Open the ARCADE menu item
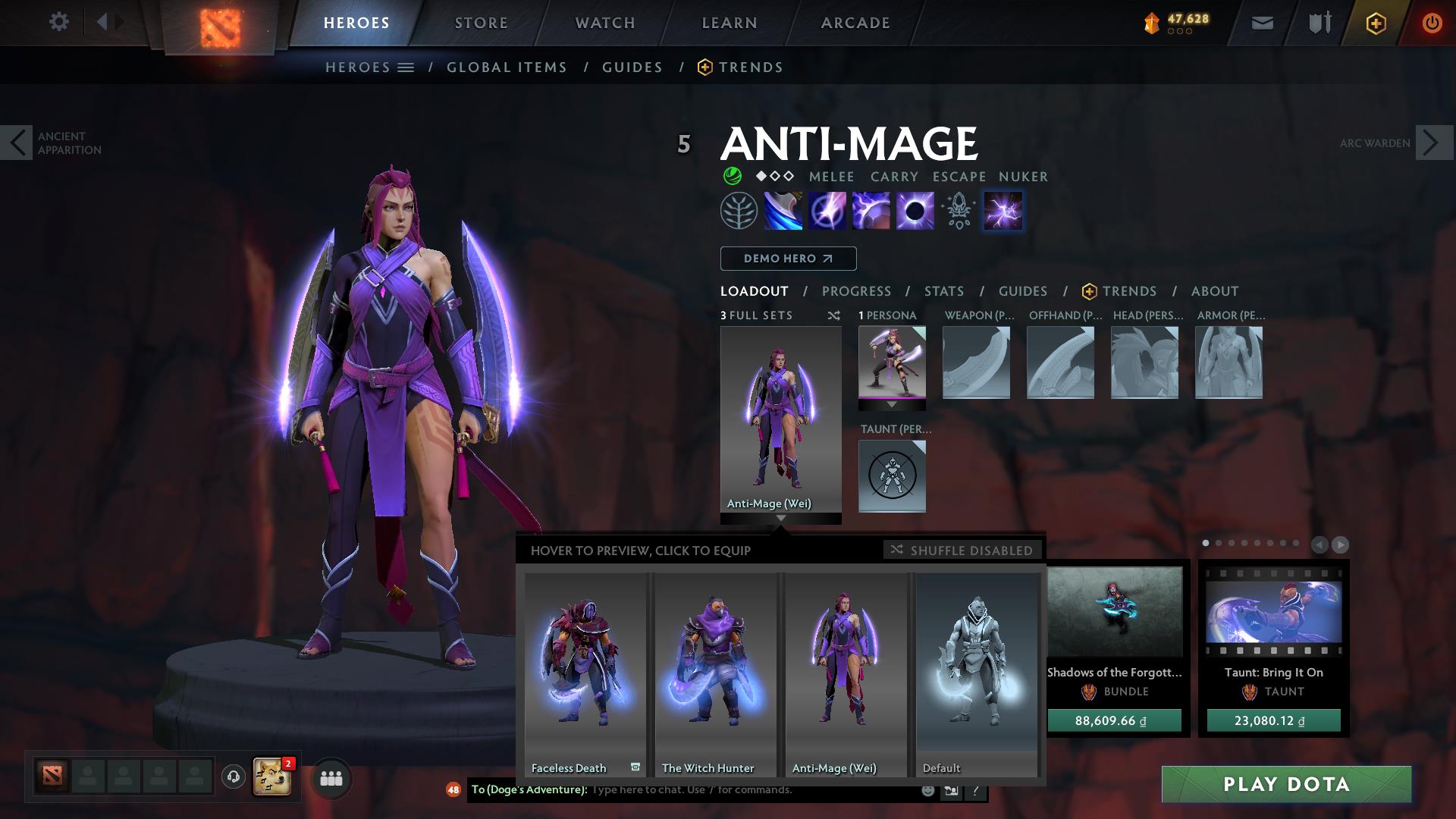1456x819 pixels. [855, 22]
